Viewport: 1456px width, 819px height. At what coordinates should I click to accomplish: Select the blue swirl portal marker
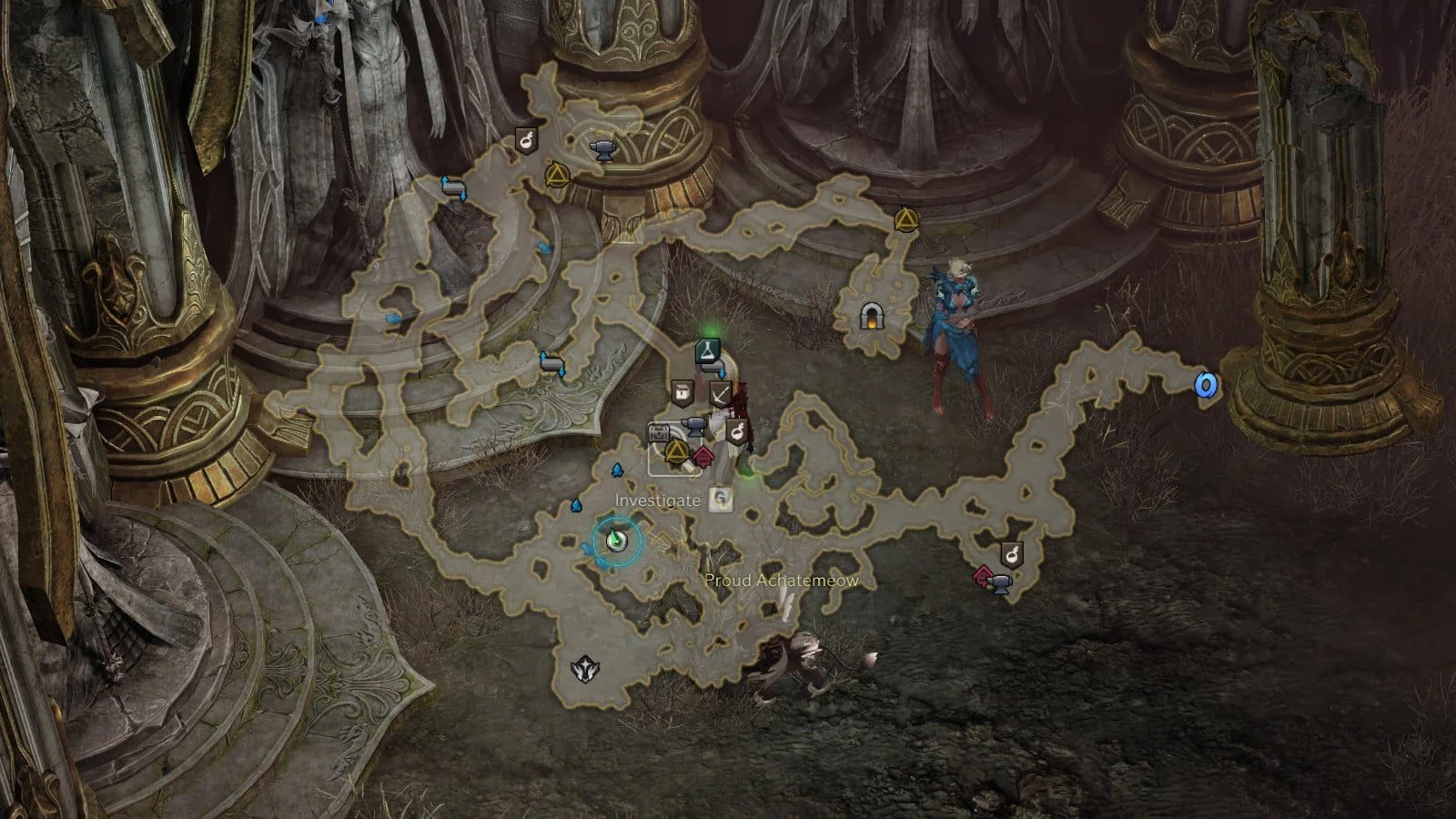point(1206,385)
